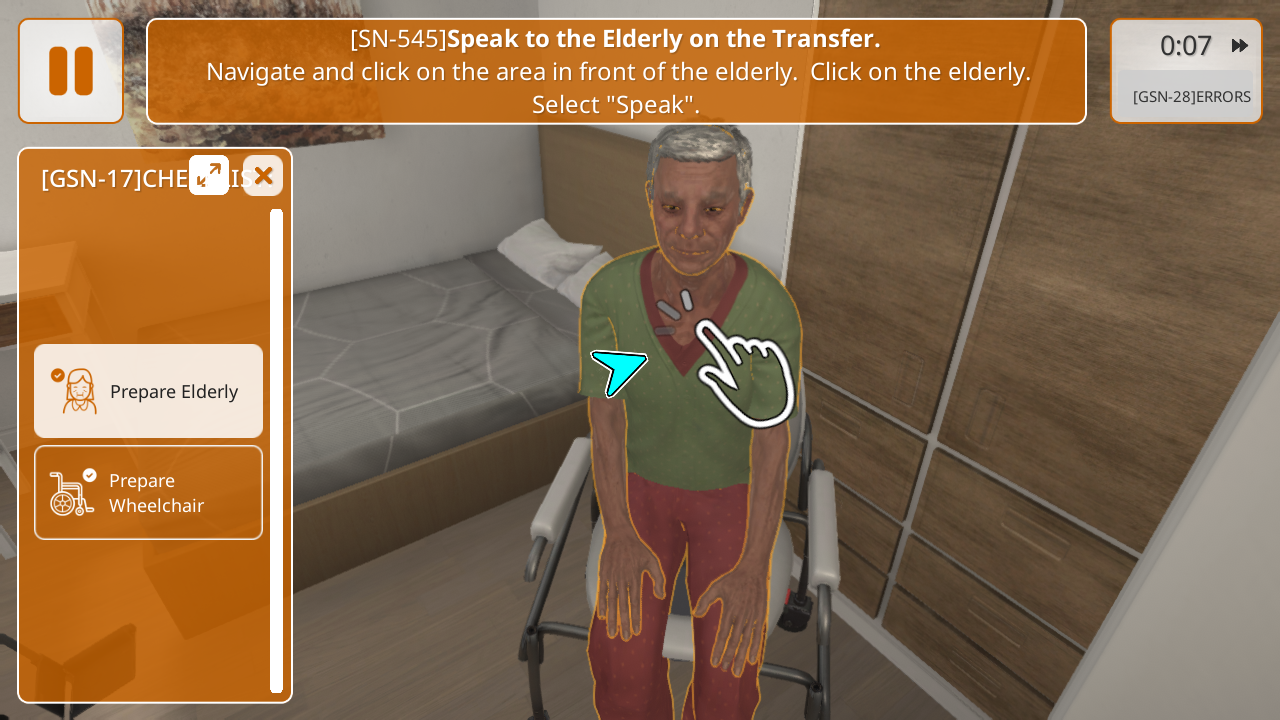The height and width of the screenshot is (720, 1280).
Task: Select the Prepare Elderly checklist item
Action: point(149,391)
